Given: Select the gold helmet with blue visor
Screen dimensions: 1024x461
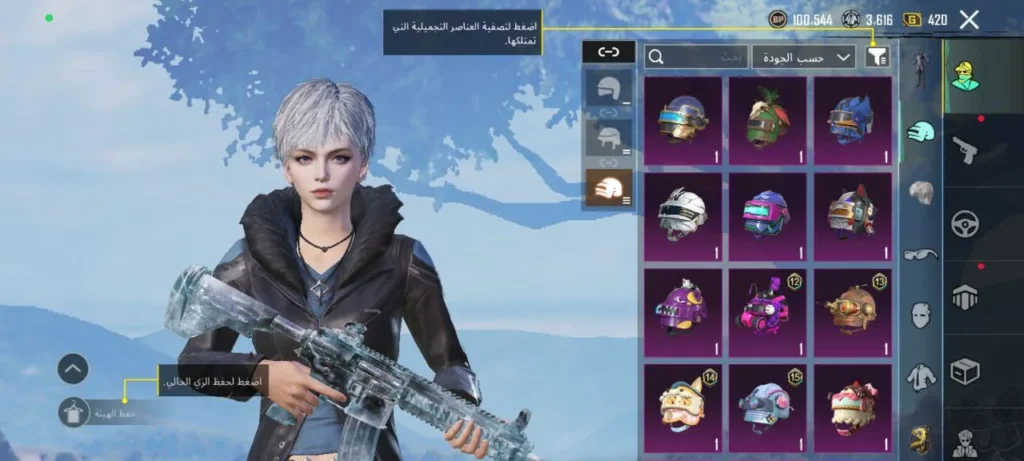Looking at the screenshot, I should pyautogui.click(x=683, y=121).
